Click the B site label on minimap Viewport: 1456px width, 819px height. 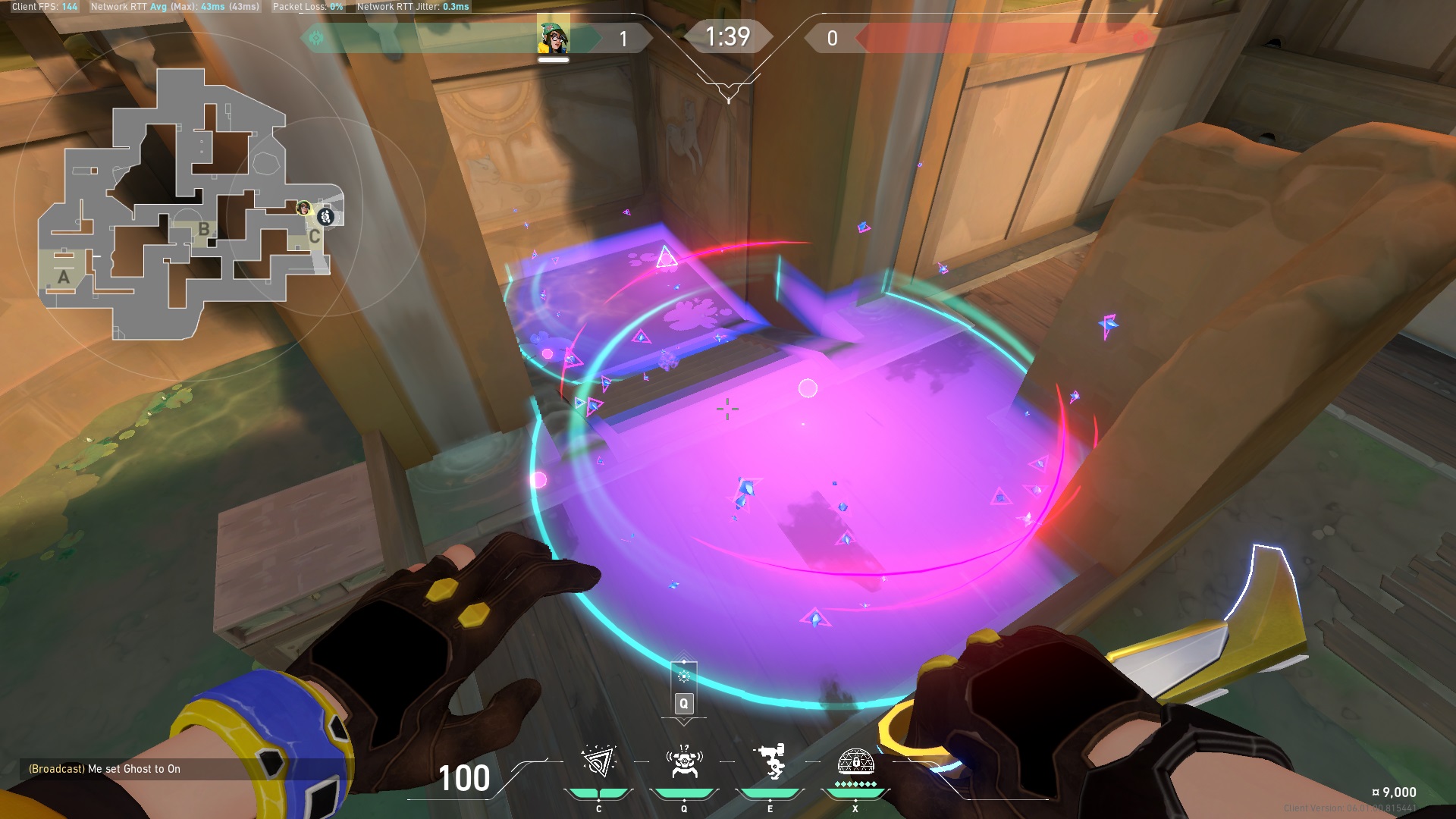pos(203,228)
